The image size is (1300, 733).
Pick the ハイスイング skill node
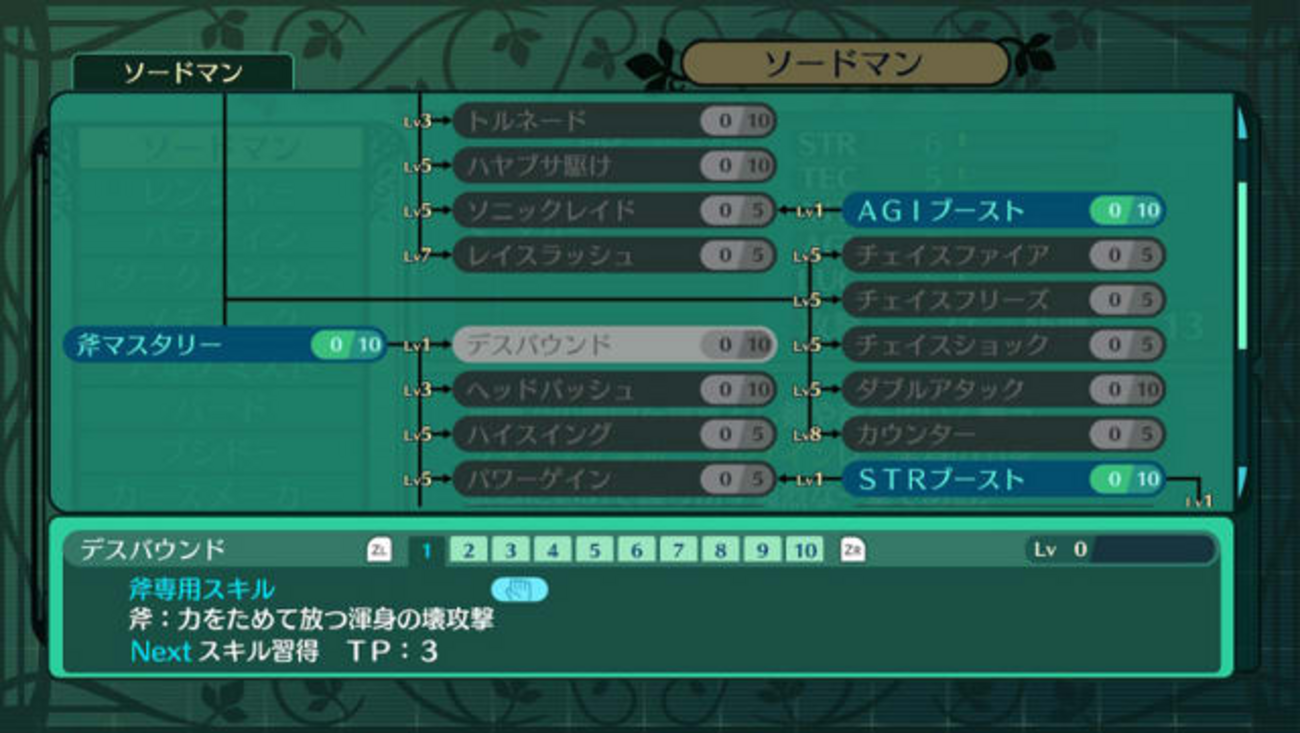613,434
